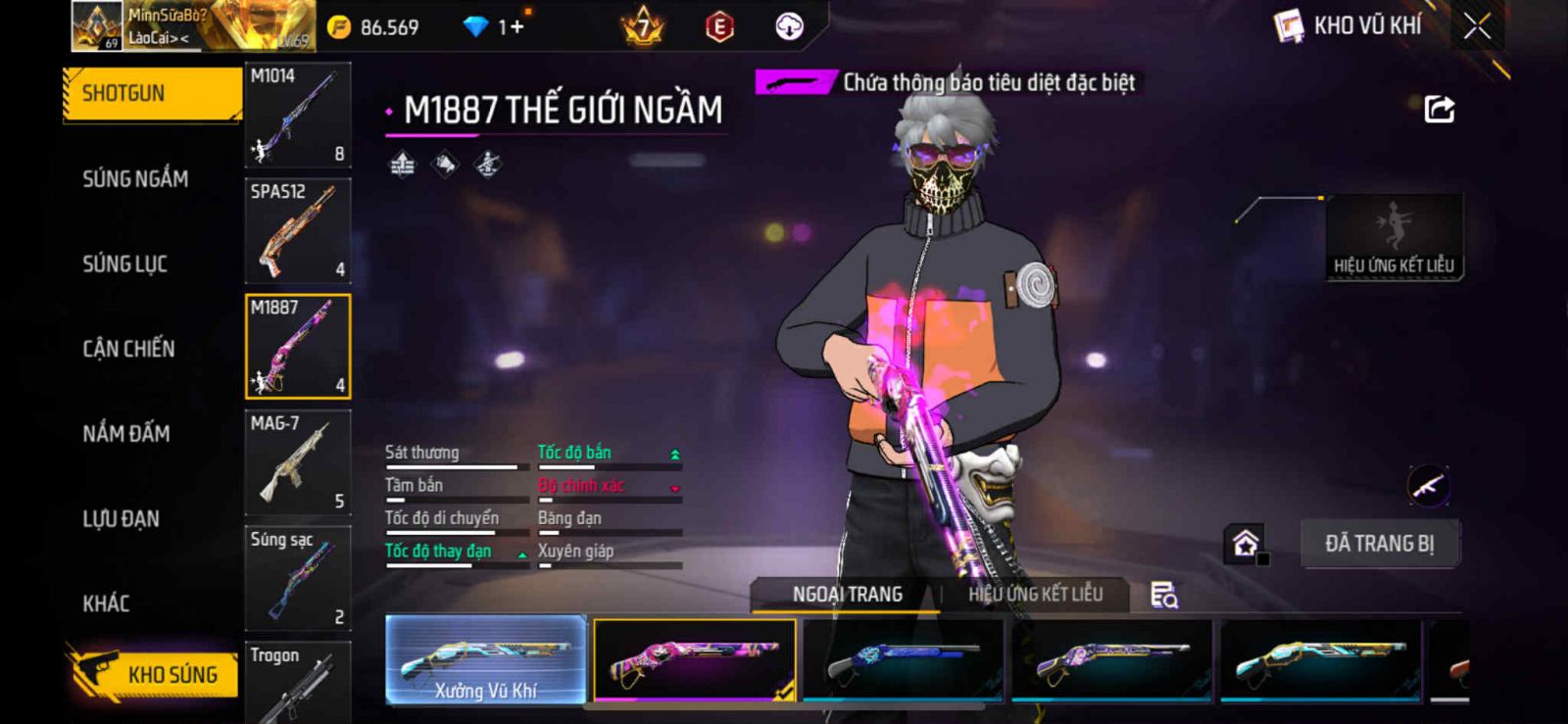
Task: Click the house icon beside equip button
Action: click(1246, 544)
